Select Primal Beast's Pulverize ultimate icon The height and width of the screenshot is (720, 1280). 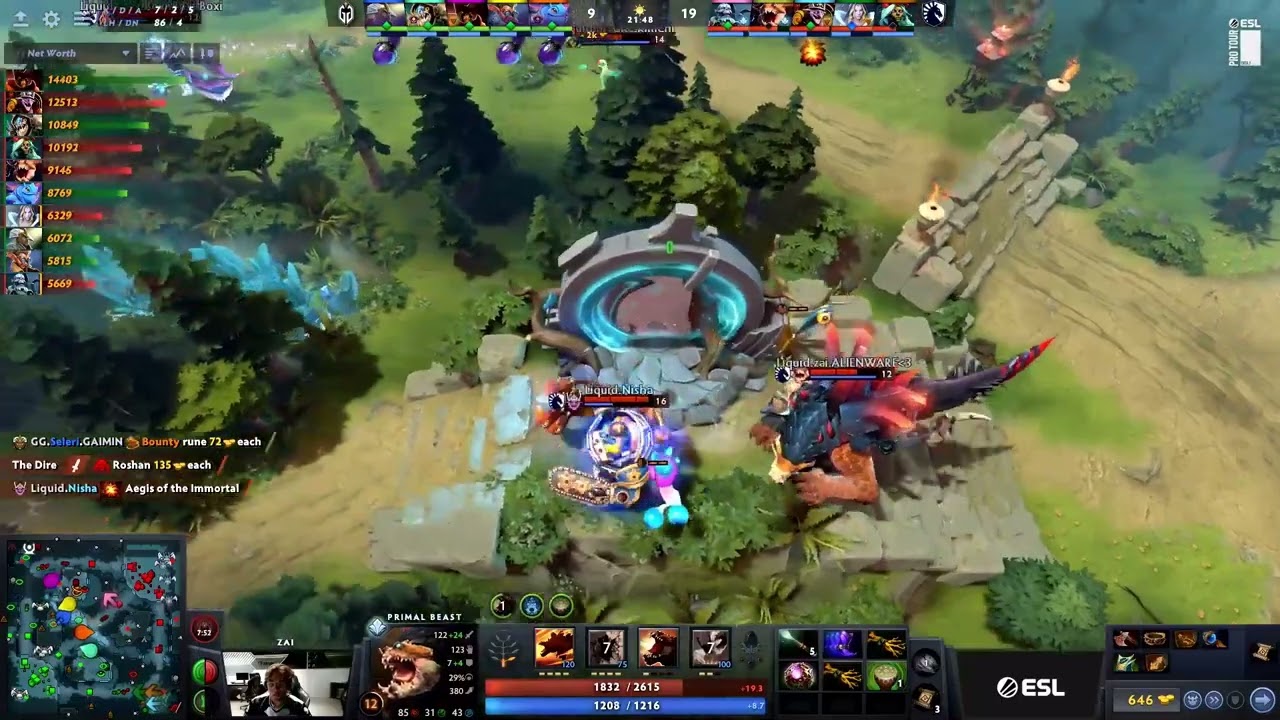pyautogui.click(x=708, y=648)
